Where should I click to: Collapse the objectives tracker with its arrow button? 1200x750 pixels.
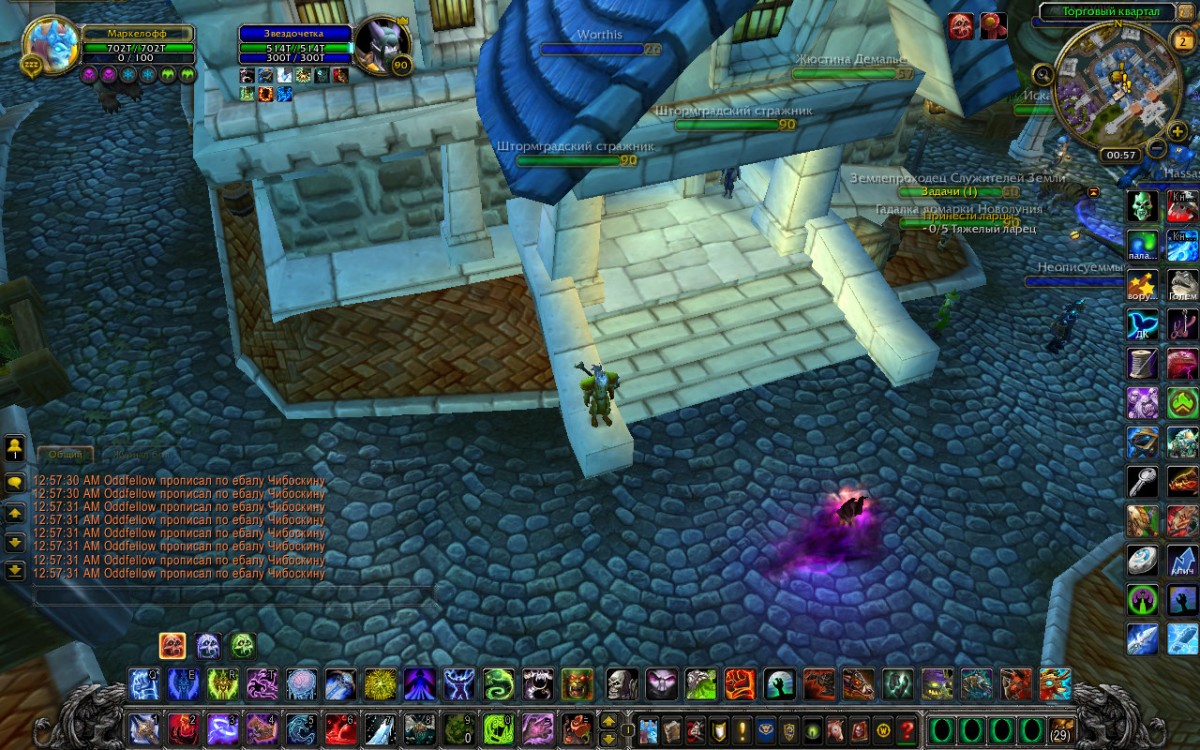[x=1093, y=191]
